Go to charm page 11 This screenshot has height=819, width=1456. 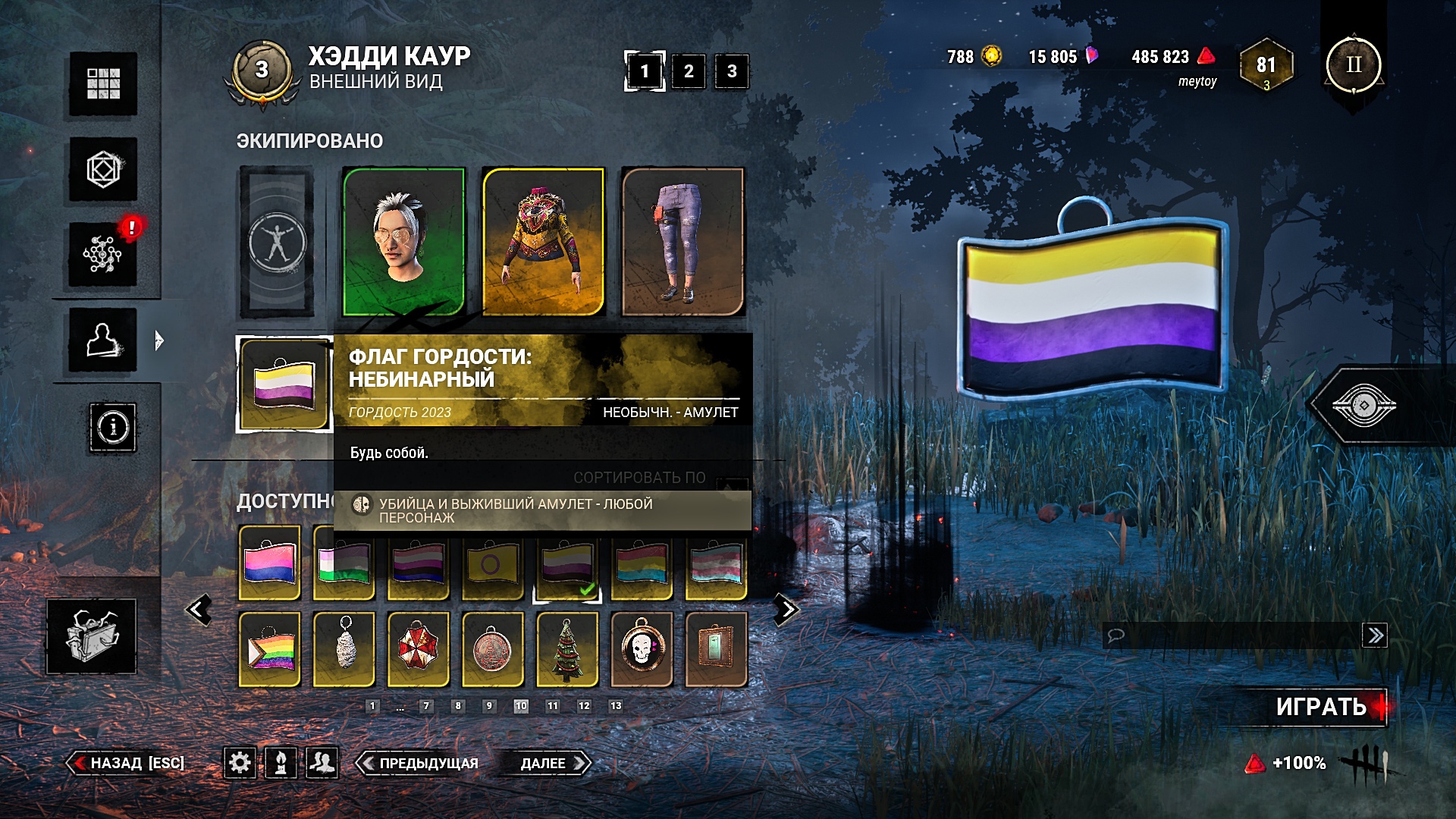click(553, 706)
